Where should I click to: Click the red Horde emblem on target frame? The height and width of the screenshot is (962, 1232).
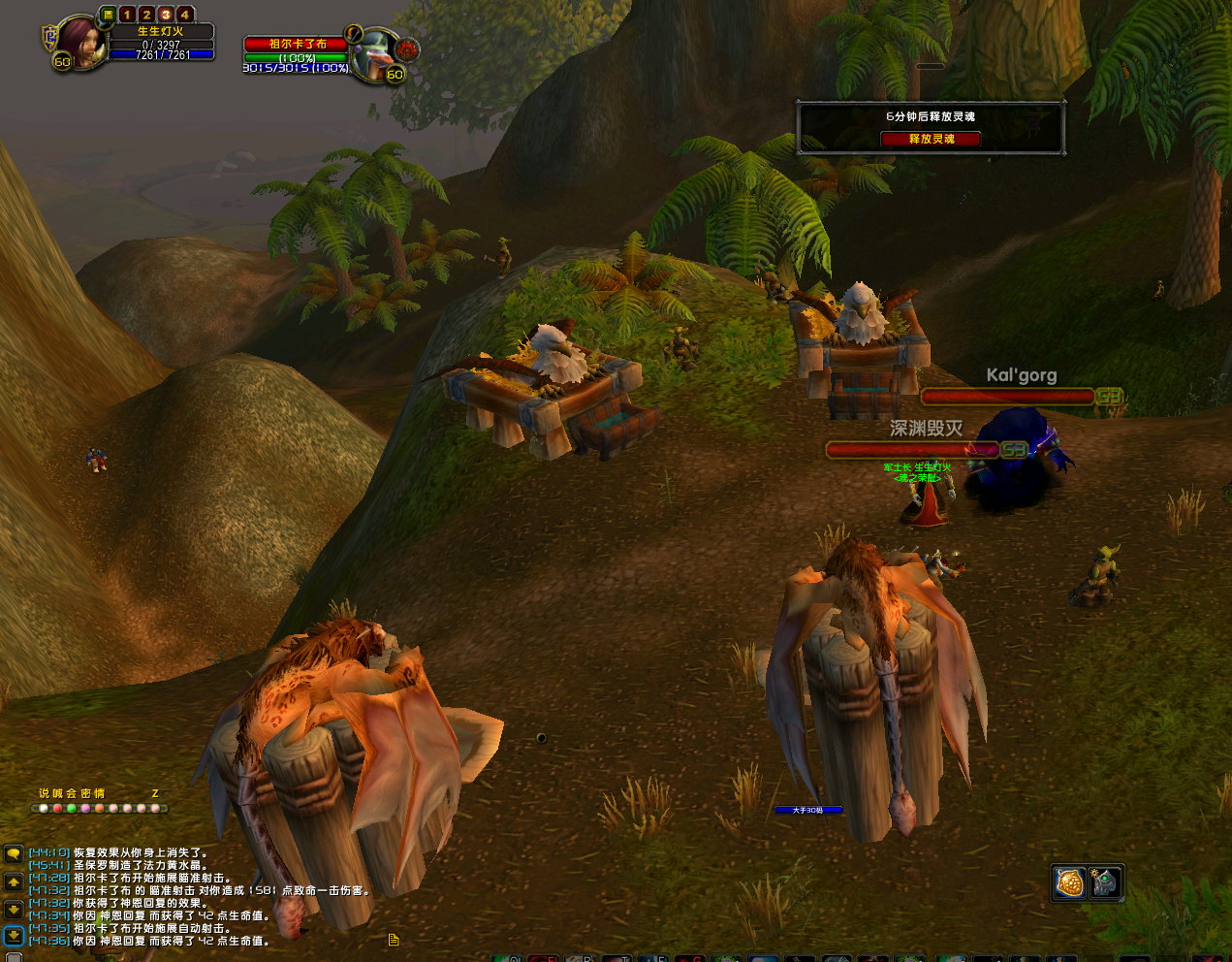point(407,48)
